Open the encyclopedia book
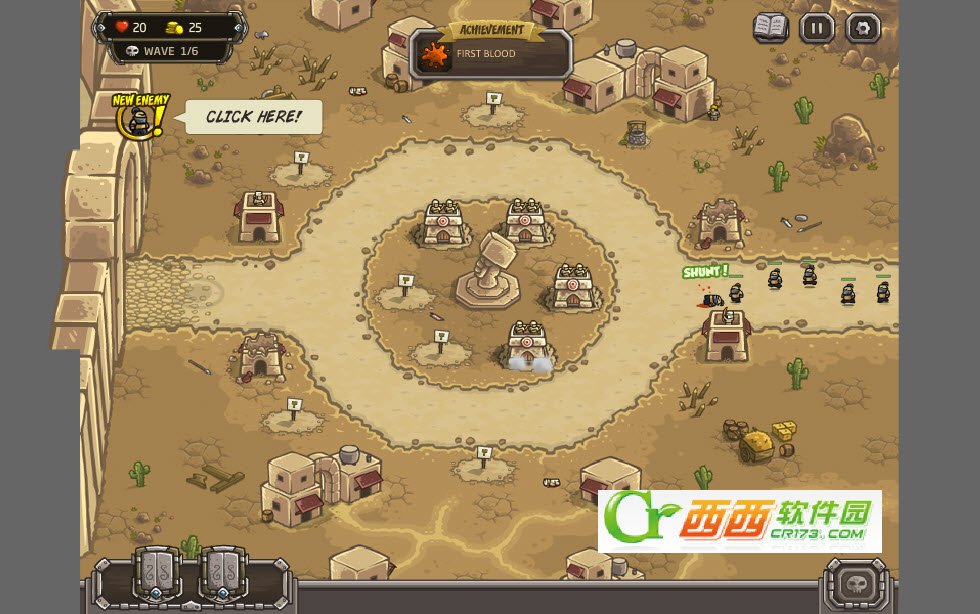980x614 pixels. 770,28
